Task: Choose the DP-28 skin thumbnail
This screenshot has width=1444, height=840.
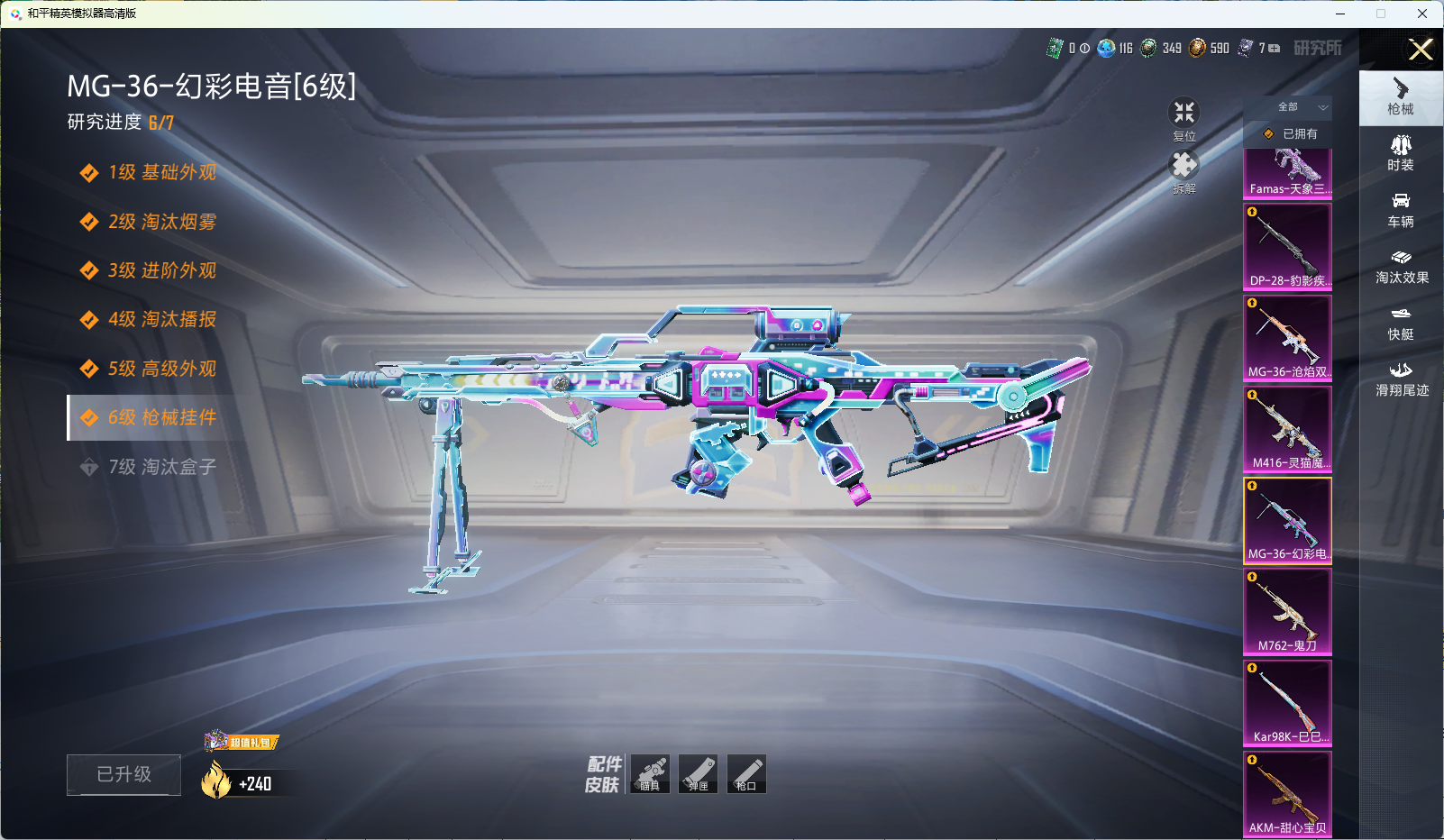Action: [1287, 245]
